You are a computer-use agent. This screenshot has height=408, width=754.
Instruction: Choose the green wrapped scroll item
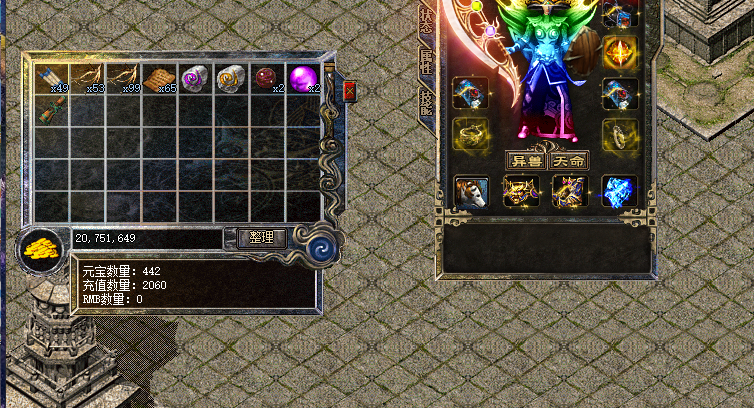(x=51, y=111)
